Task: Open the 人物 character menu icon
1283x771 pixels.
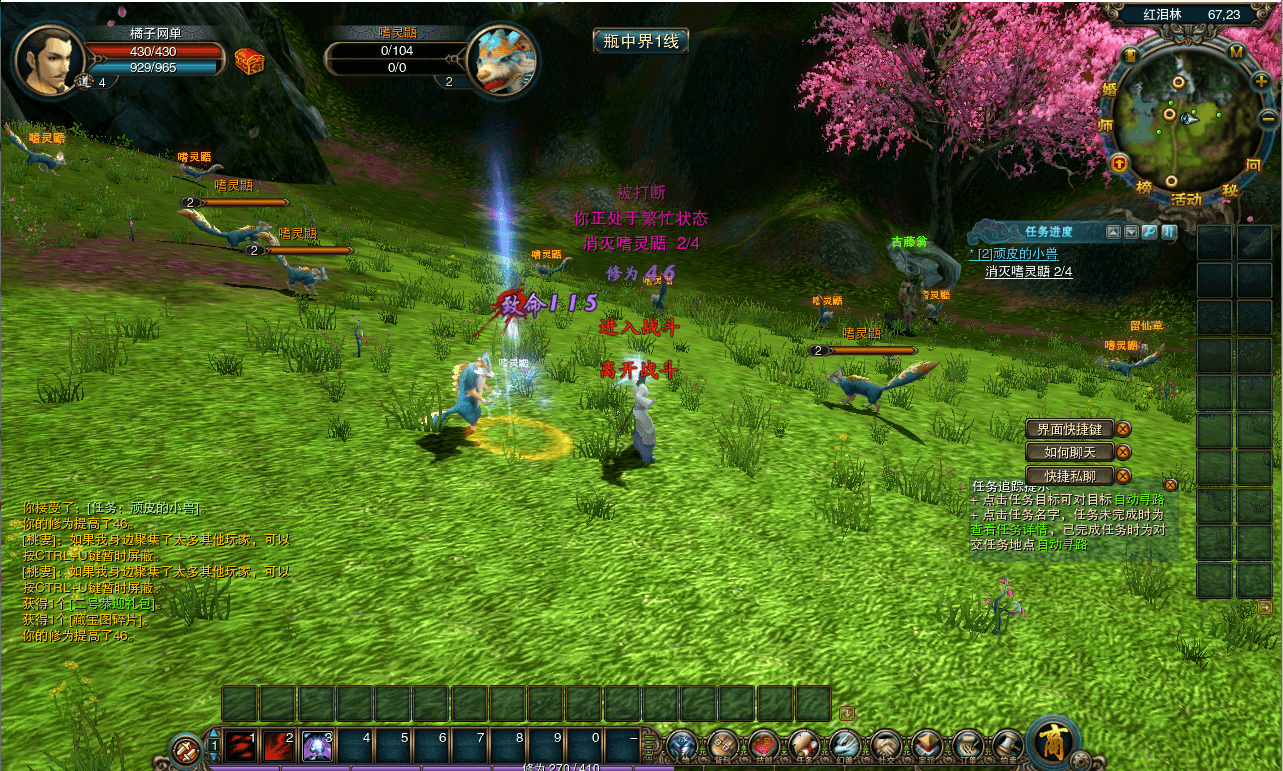Action: click(682, 744)
